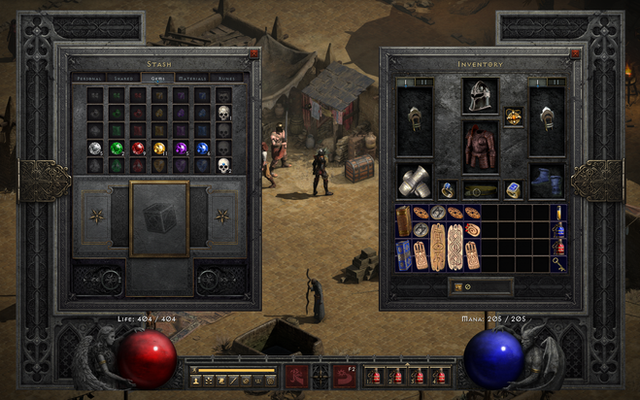
Task: Select the purple amethyst gem
Action: tap(181, 148)
